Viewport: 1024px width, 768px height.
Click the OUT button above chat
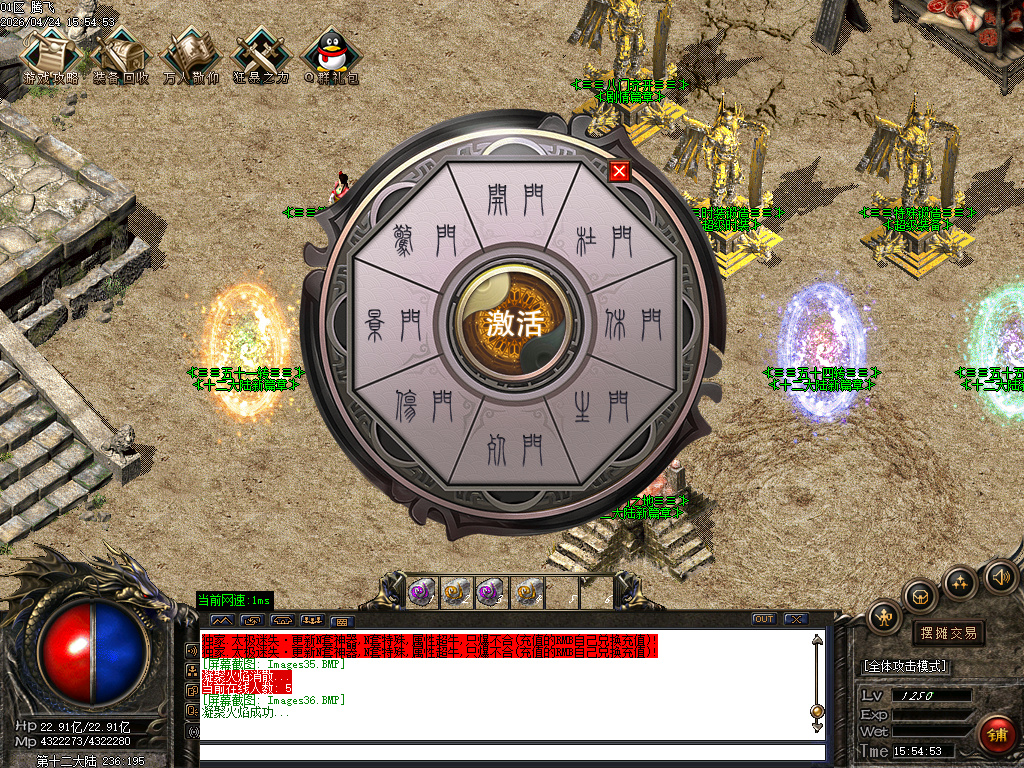(764, 619)
